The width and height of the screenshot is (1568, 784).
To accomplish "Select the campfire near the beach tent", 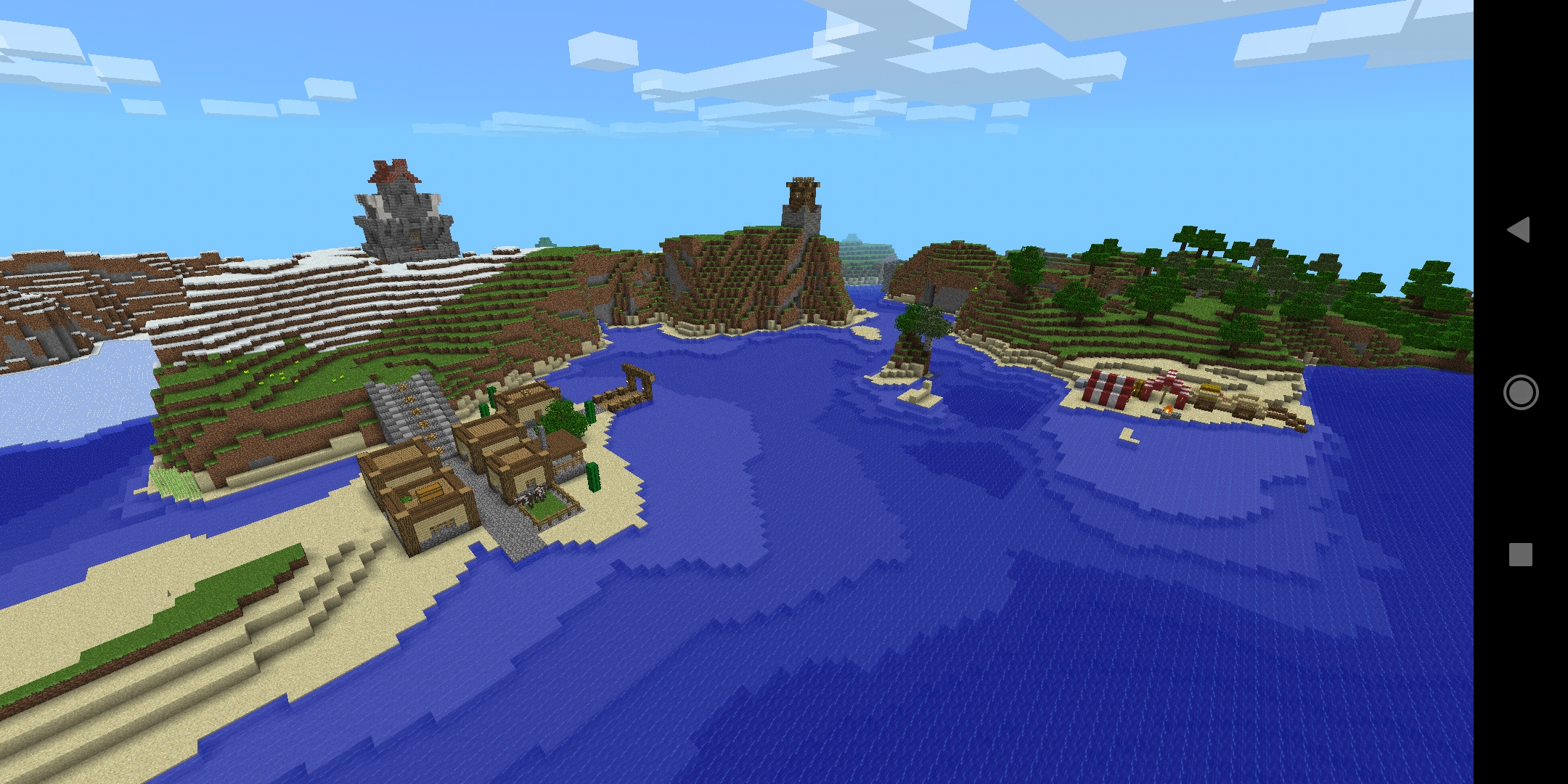I will tap(1167, 411).
